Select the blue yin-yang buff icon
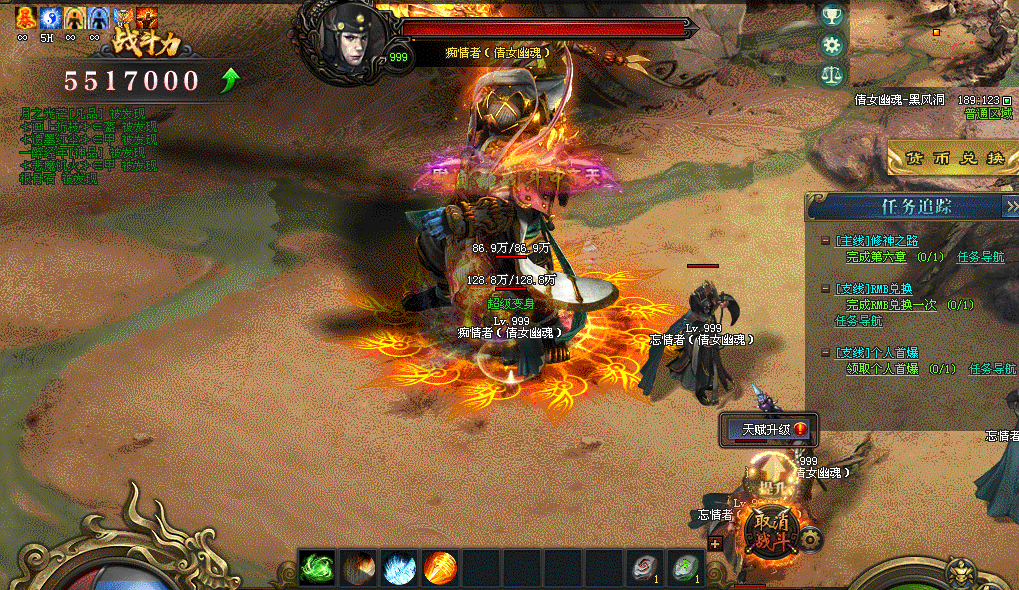 click(x=49, y=17)
